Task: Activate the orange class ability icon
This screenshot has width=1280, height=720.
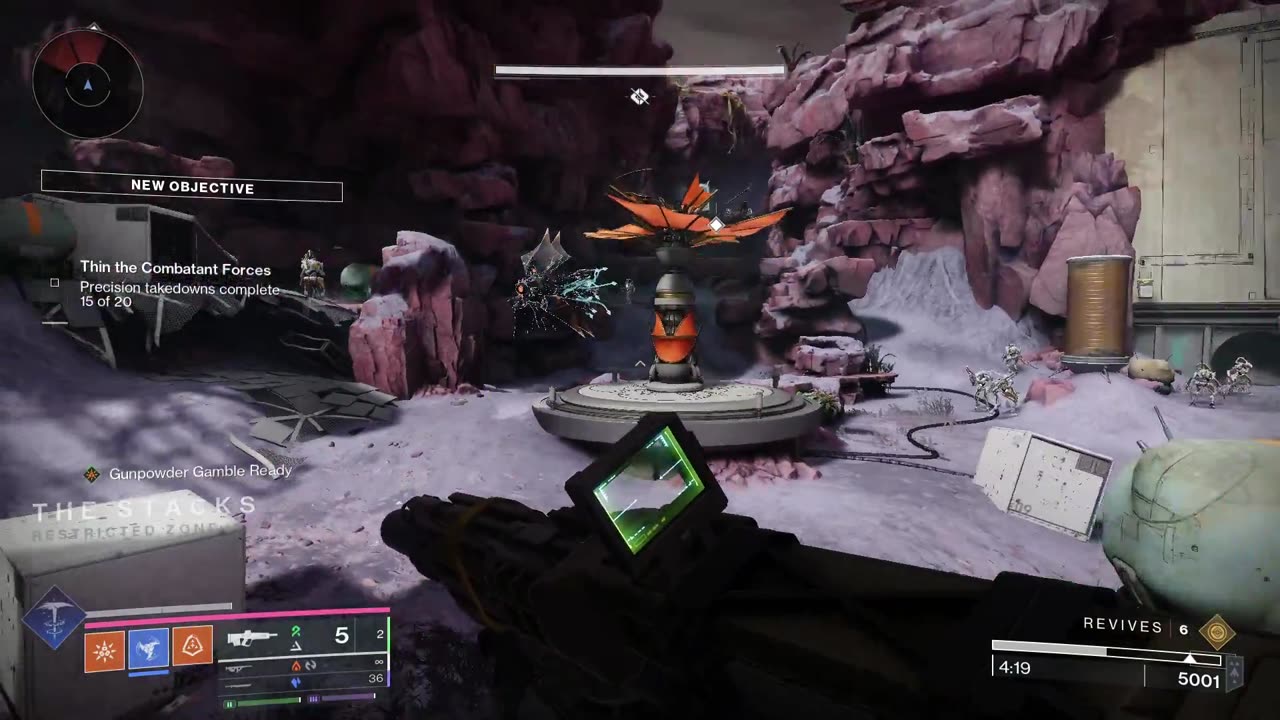Action: (193, 648)
